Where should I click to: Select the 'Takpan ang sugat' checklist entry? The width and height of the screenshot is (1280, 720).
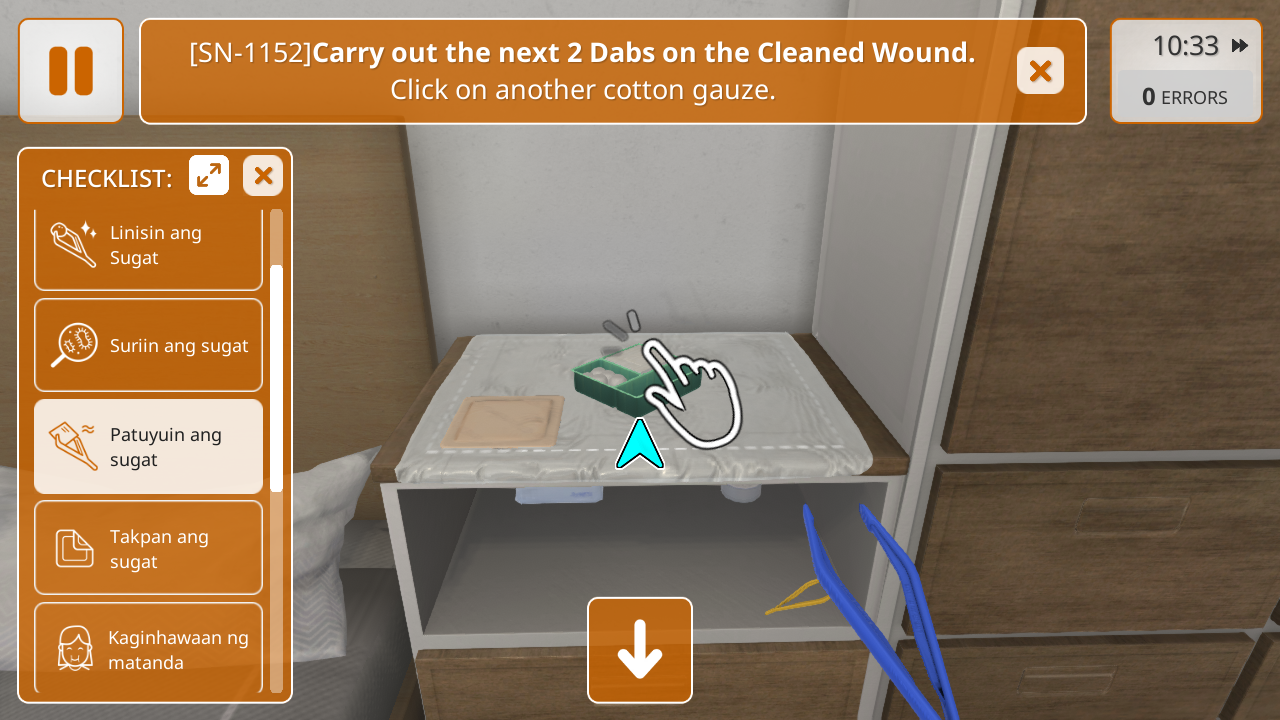[x=148, y=548]
